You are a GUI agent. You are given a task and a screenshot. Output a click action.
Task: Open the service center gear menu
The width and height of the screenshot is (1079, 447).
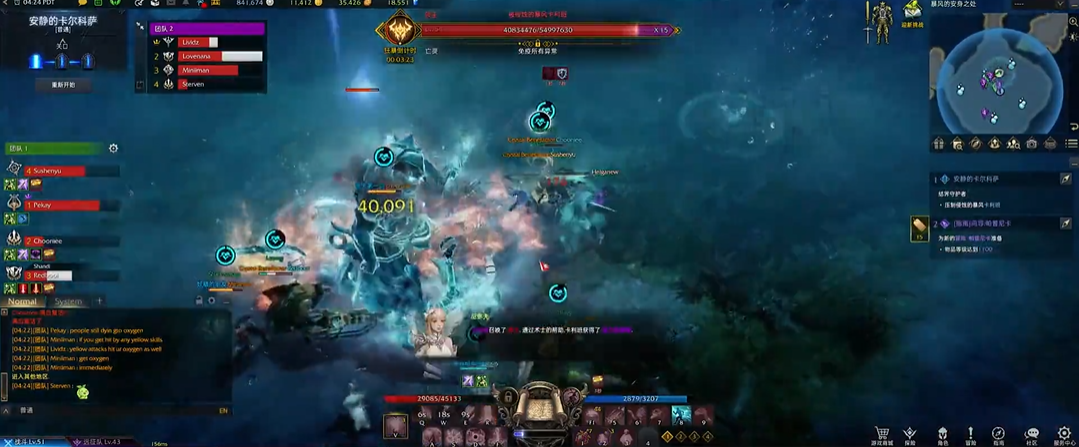tap(1062, 433)
